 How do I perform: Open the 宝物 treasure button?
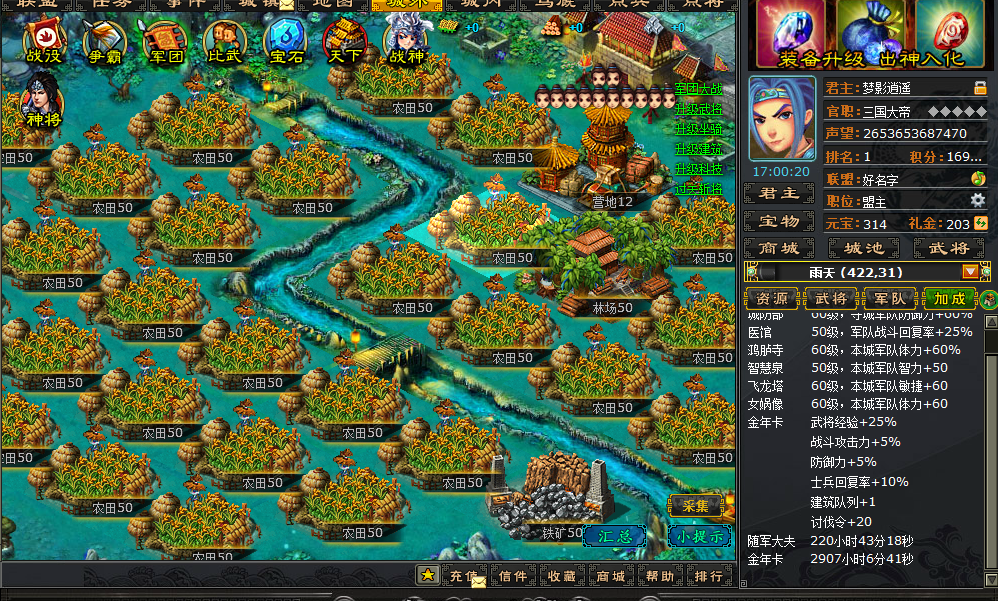click(x=780, y=221)
